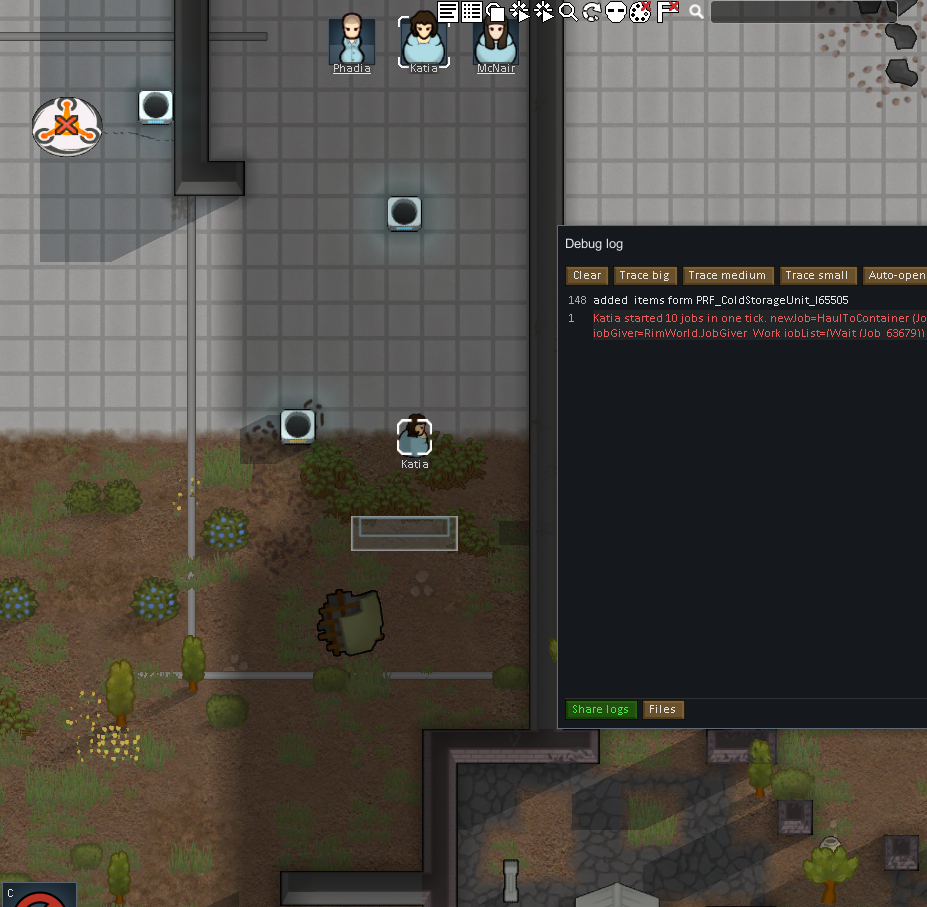Toggle the Auto-open log option
Screen dimensions: 927x907
[896, 275]
